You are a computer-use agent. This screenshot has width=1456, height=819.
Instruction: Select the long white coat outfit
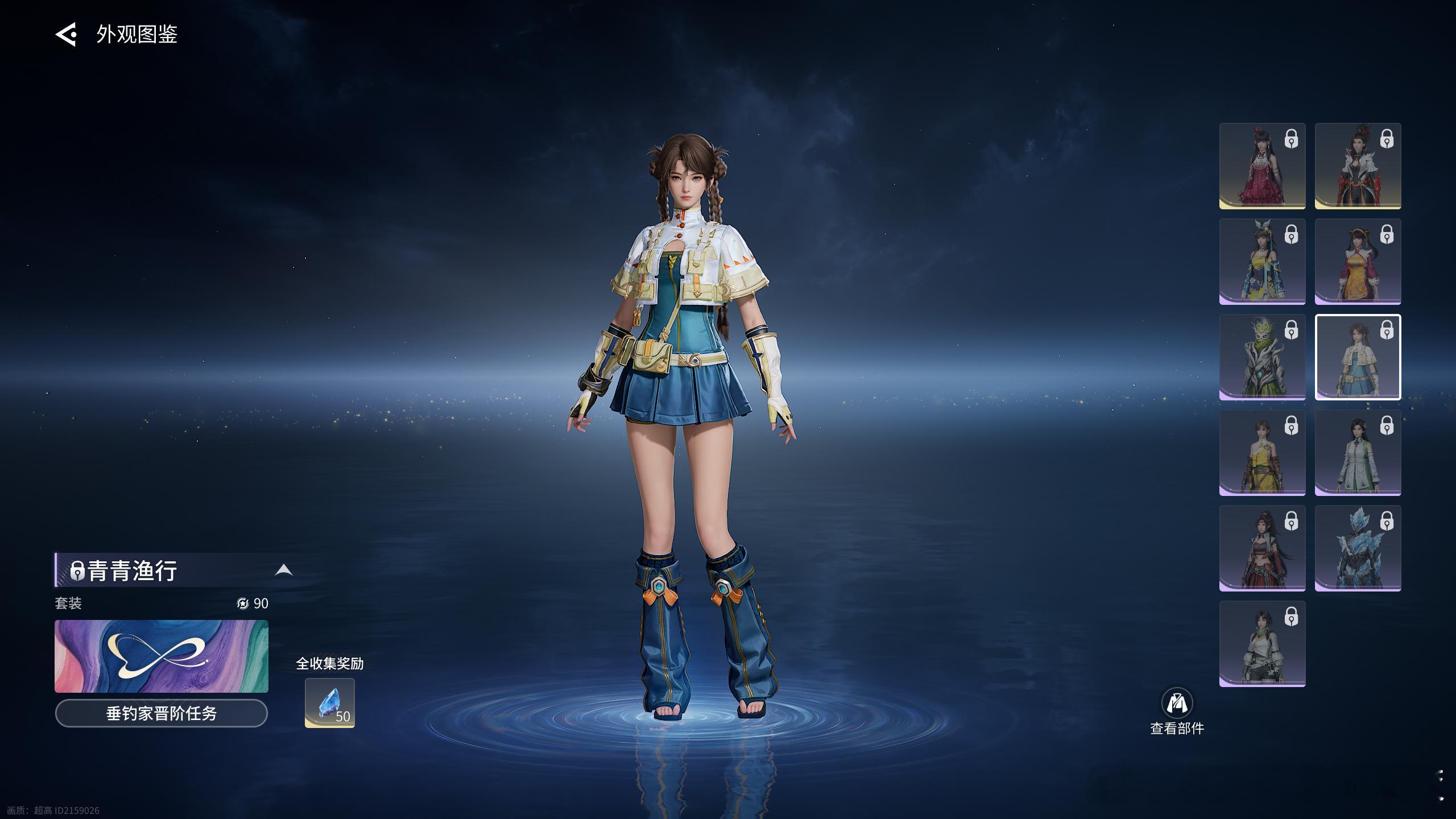1358,453
